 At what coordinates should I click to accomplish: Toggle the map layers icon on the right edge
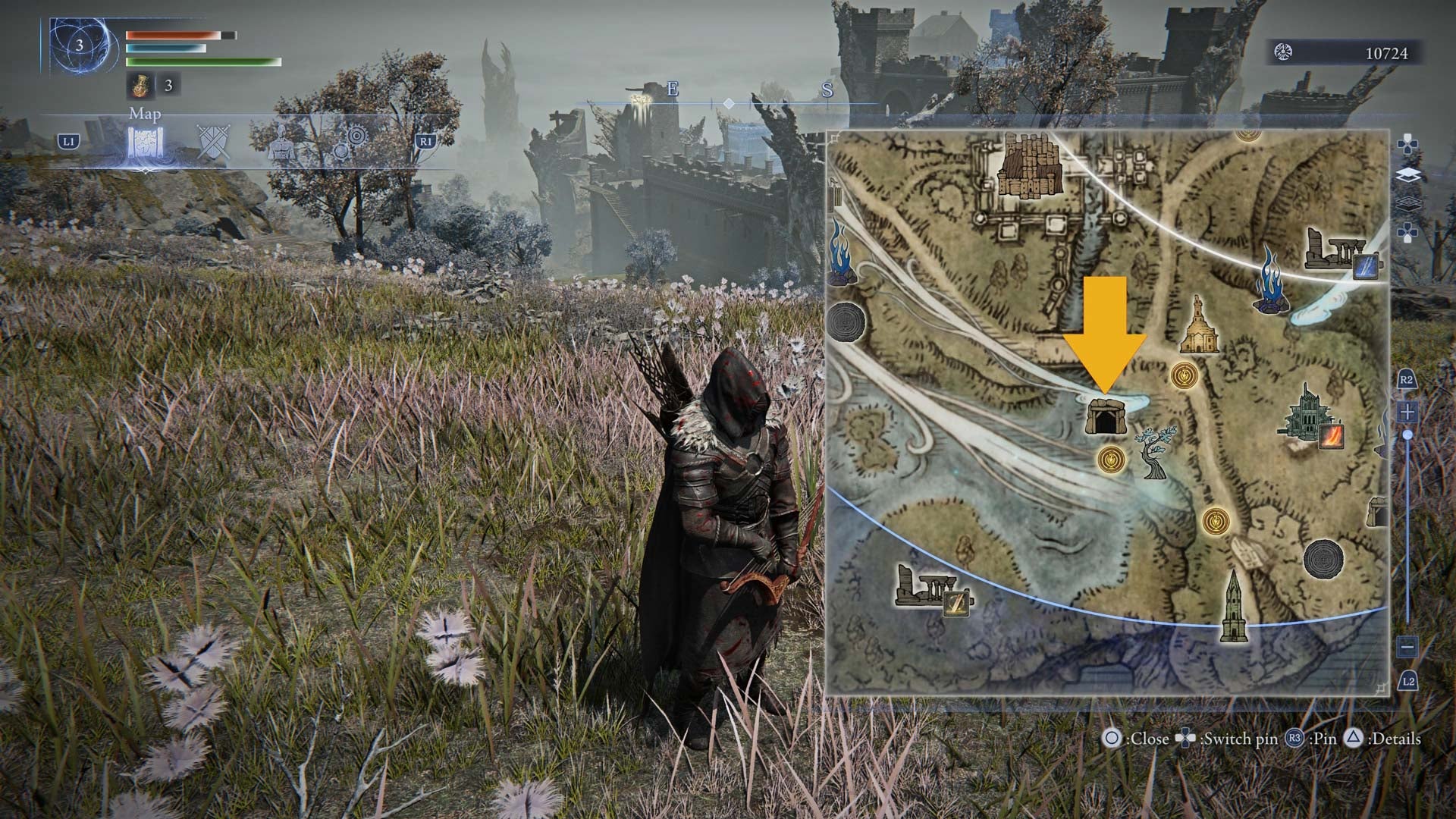[1409, 172]
